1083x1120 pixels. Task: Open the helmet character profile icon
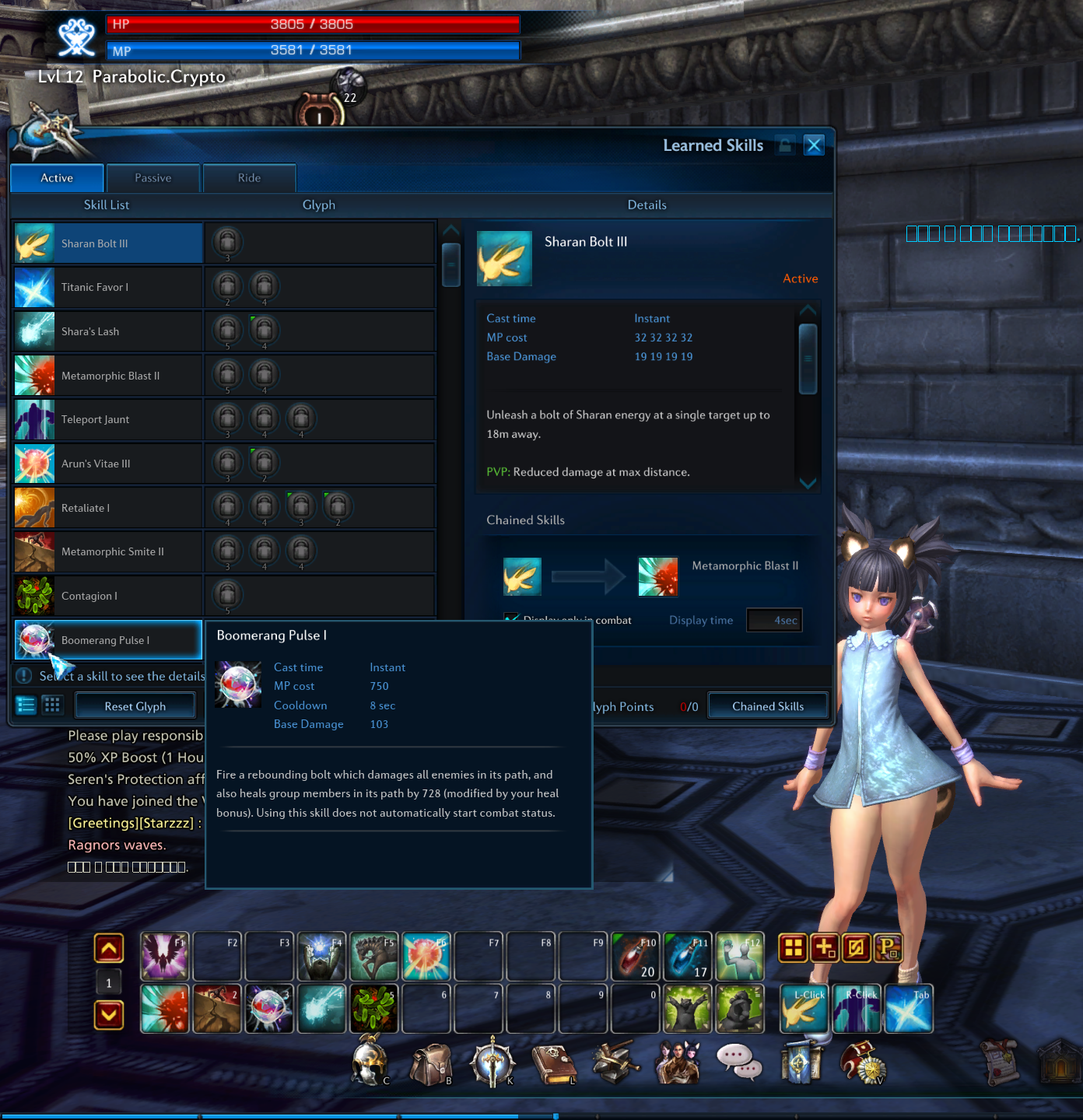[x=370, y=1062]
